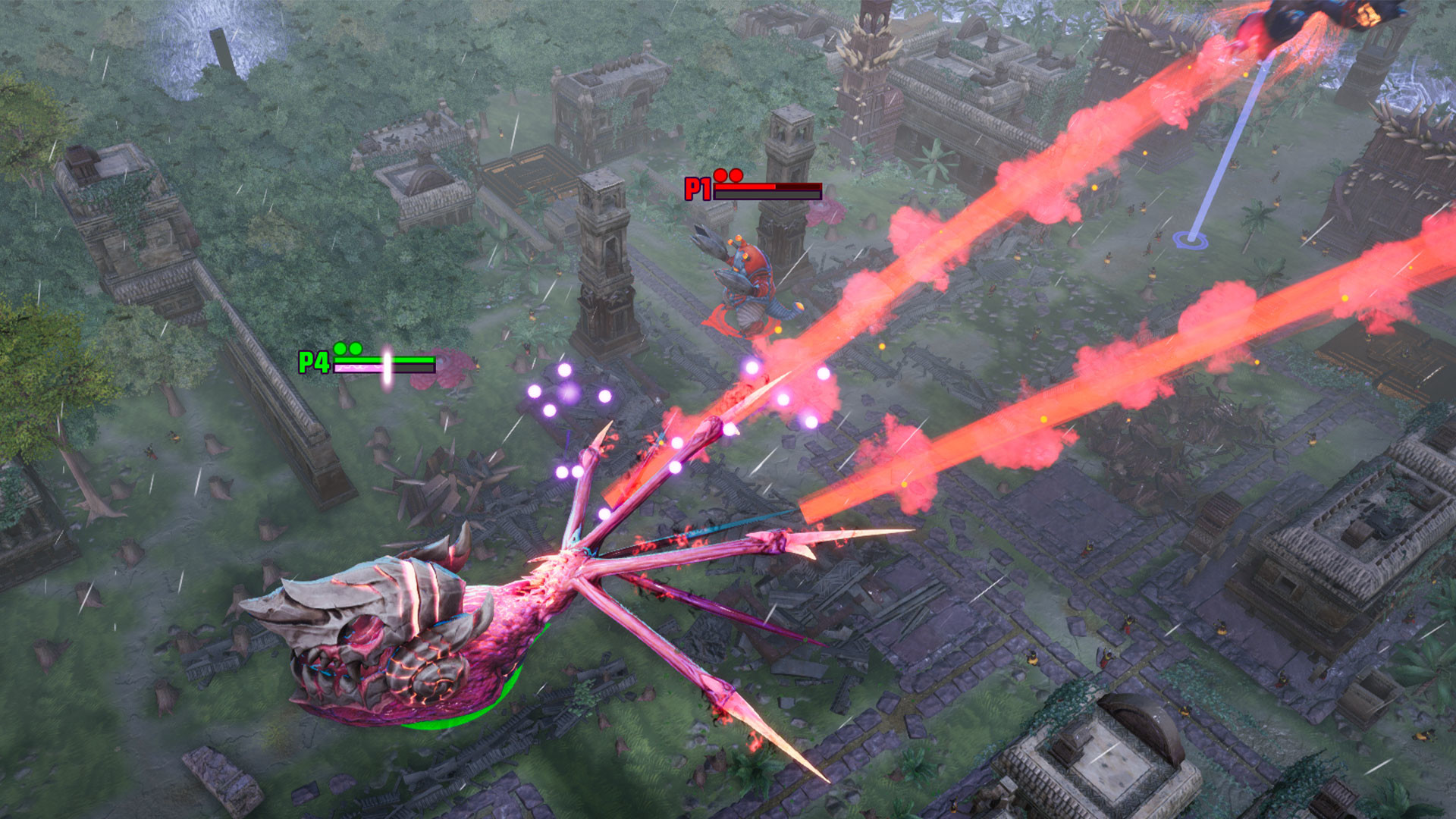Select the second red life dot above P1's bar
Image resolution: width=1456 pixels, height=819 pixels.
(x=736, y=176)
